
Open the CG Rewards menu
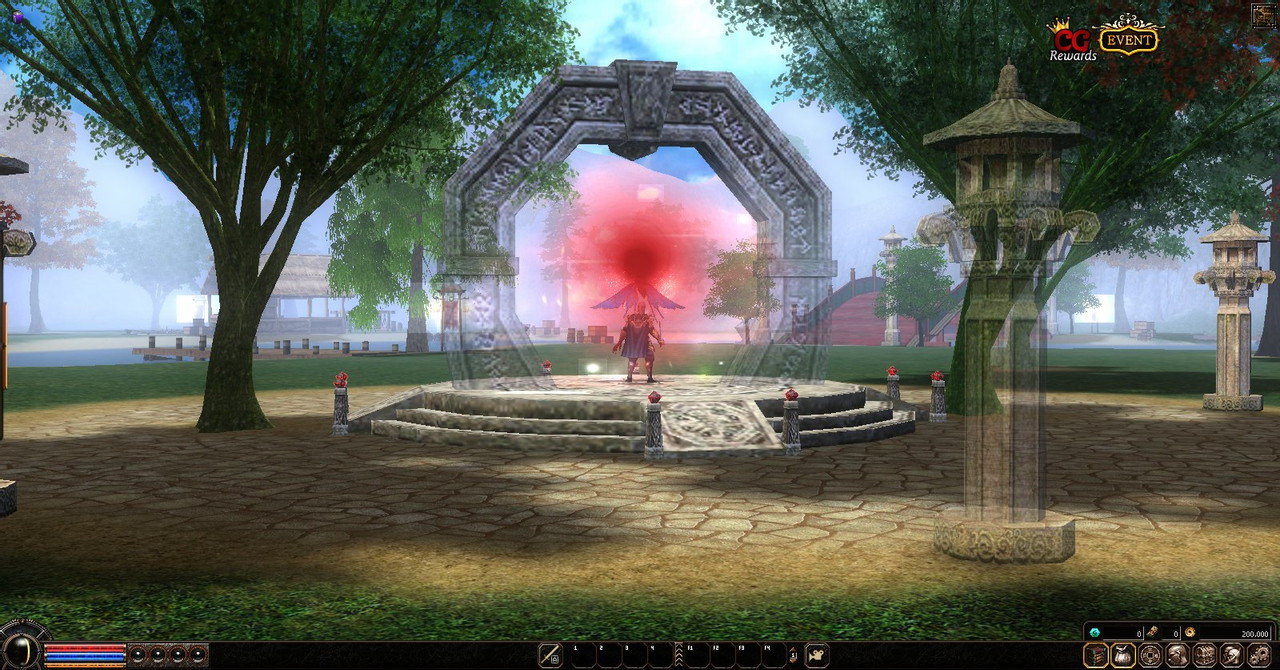(x=1072, y=41)
